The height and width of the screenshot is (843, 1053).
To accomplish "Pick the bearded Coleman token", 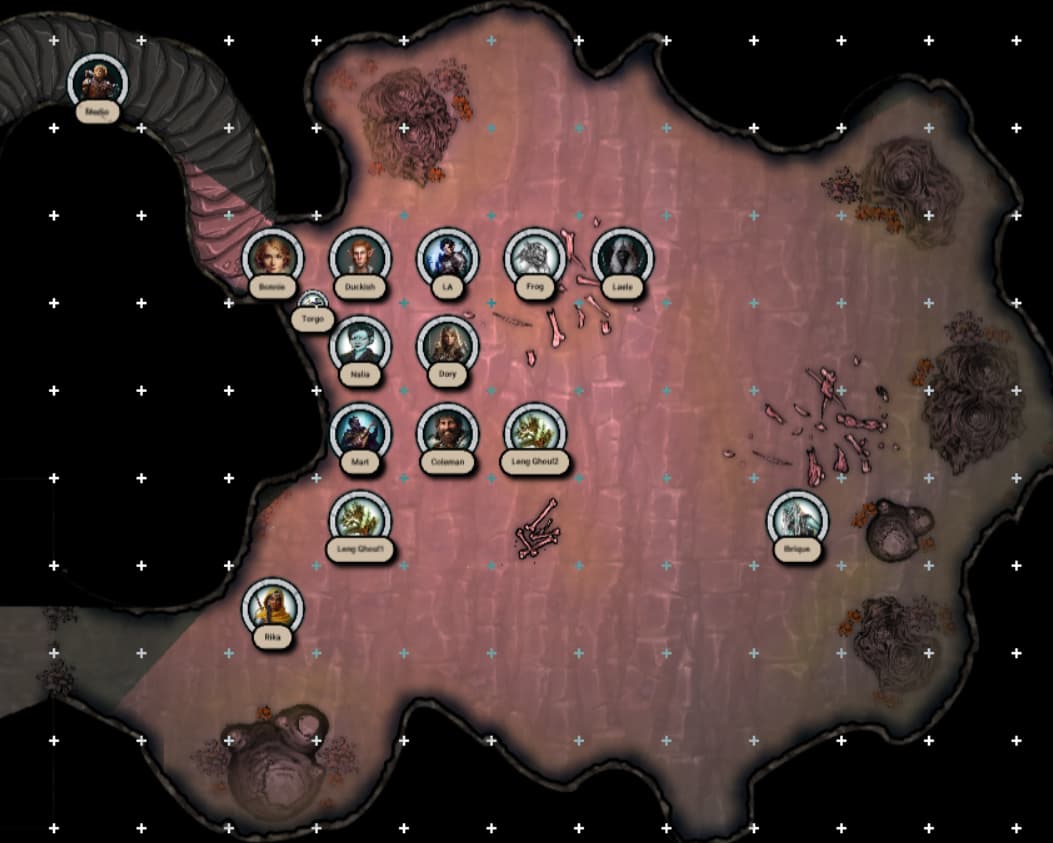I will coord(447,433).
